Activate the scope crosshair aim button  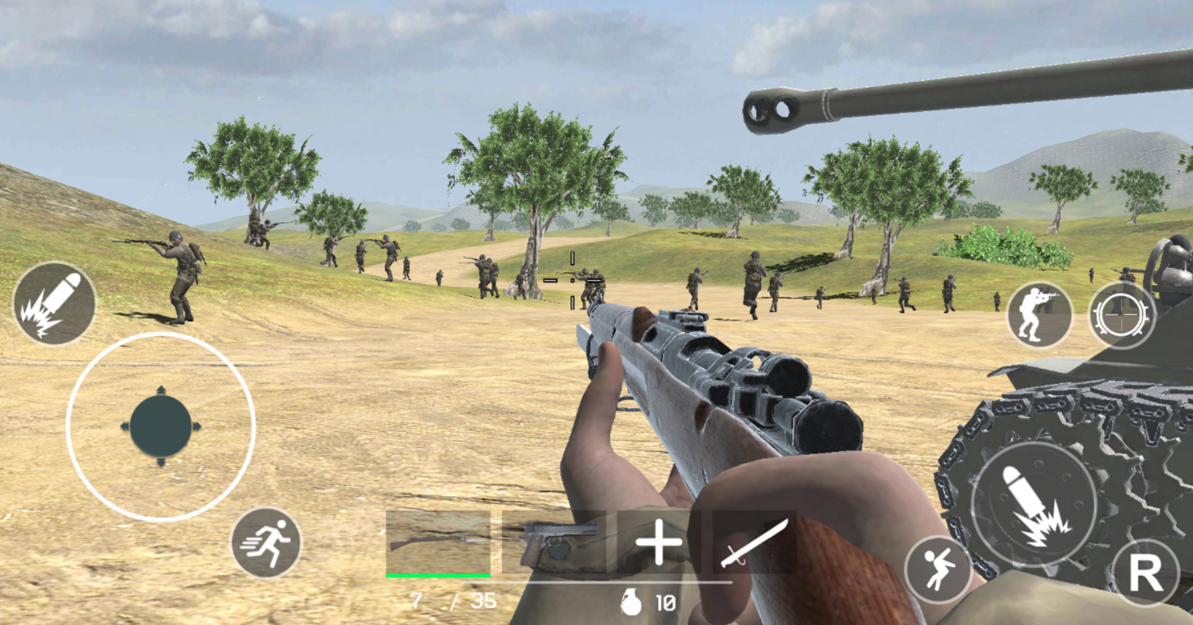(1122, 315)
